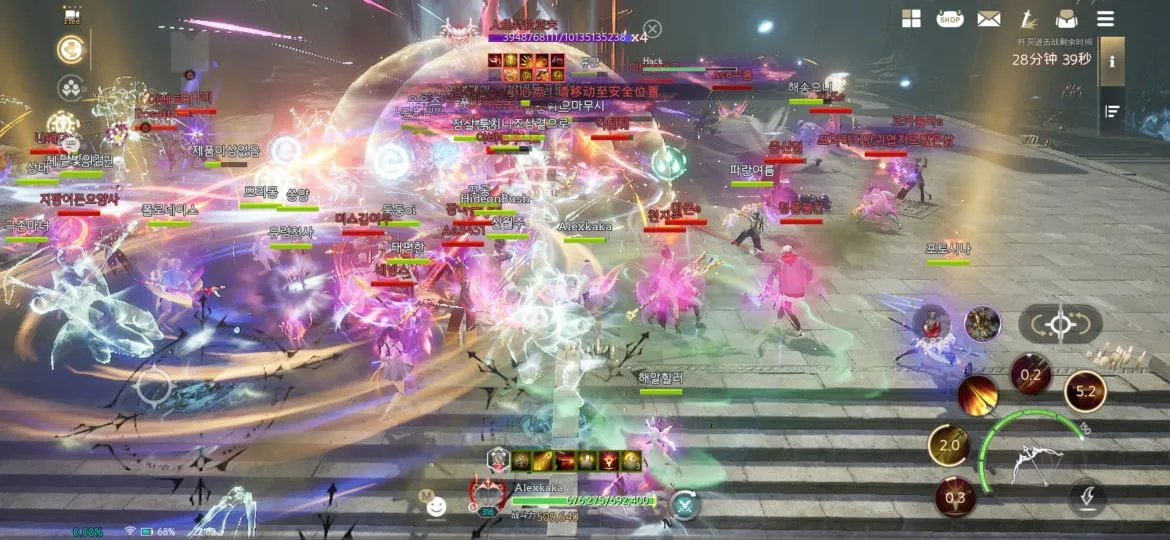Image resolution: width=1170 pixels, height=540 pixels.
Task: Open the four-square grid menu
Action: pos(911,19)
